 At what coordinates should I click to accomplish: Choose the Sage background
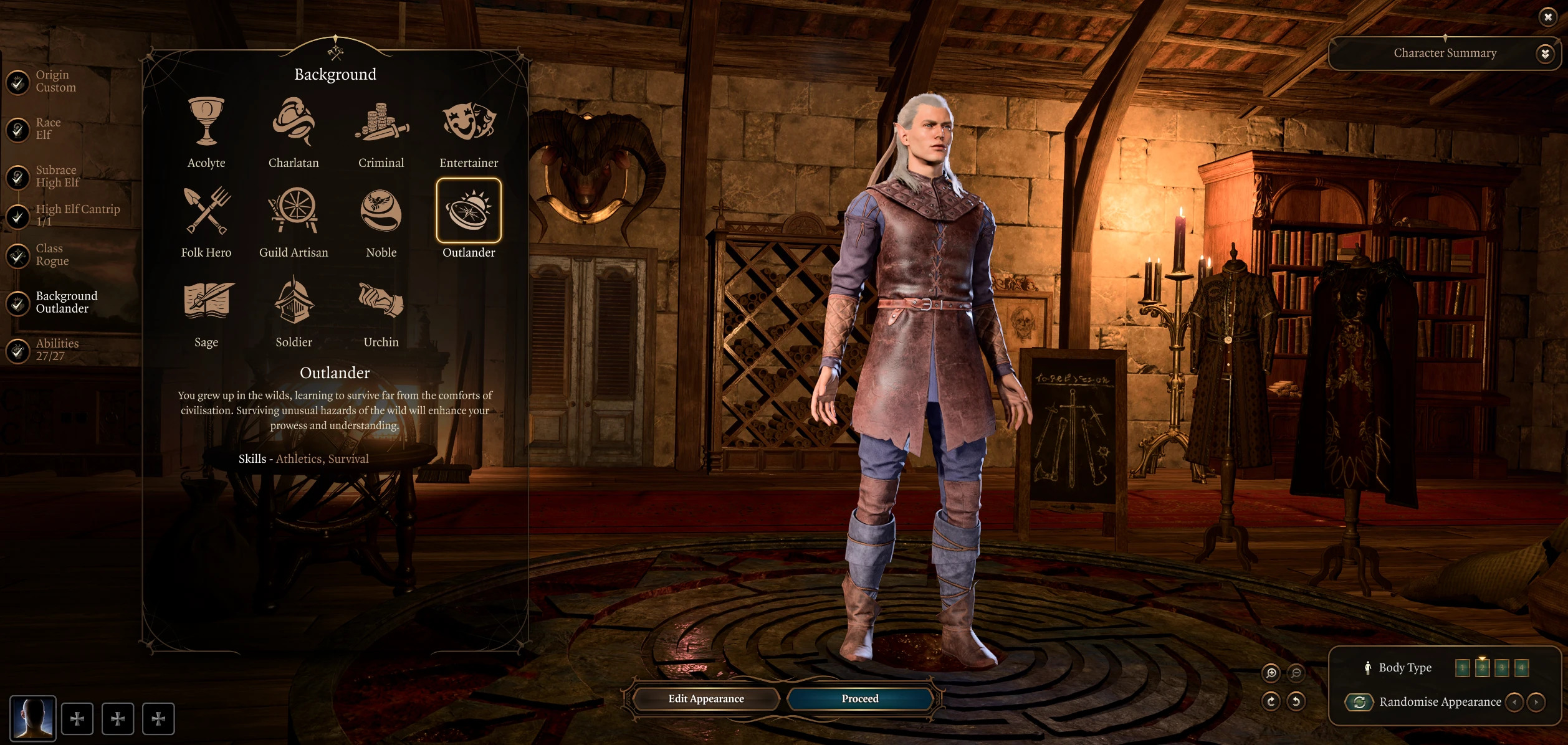pyautogui.click(x=206, y=301)
